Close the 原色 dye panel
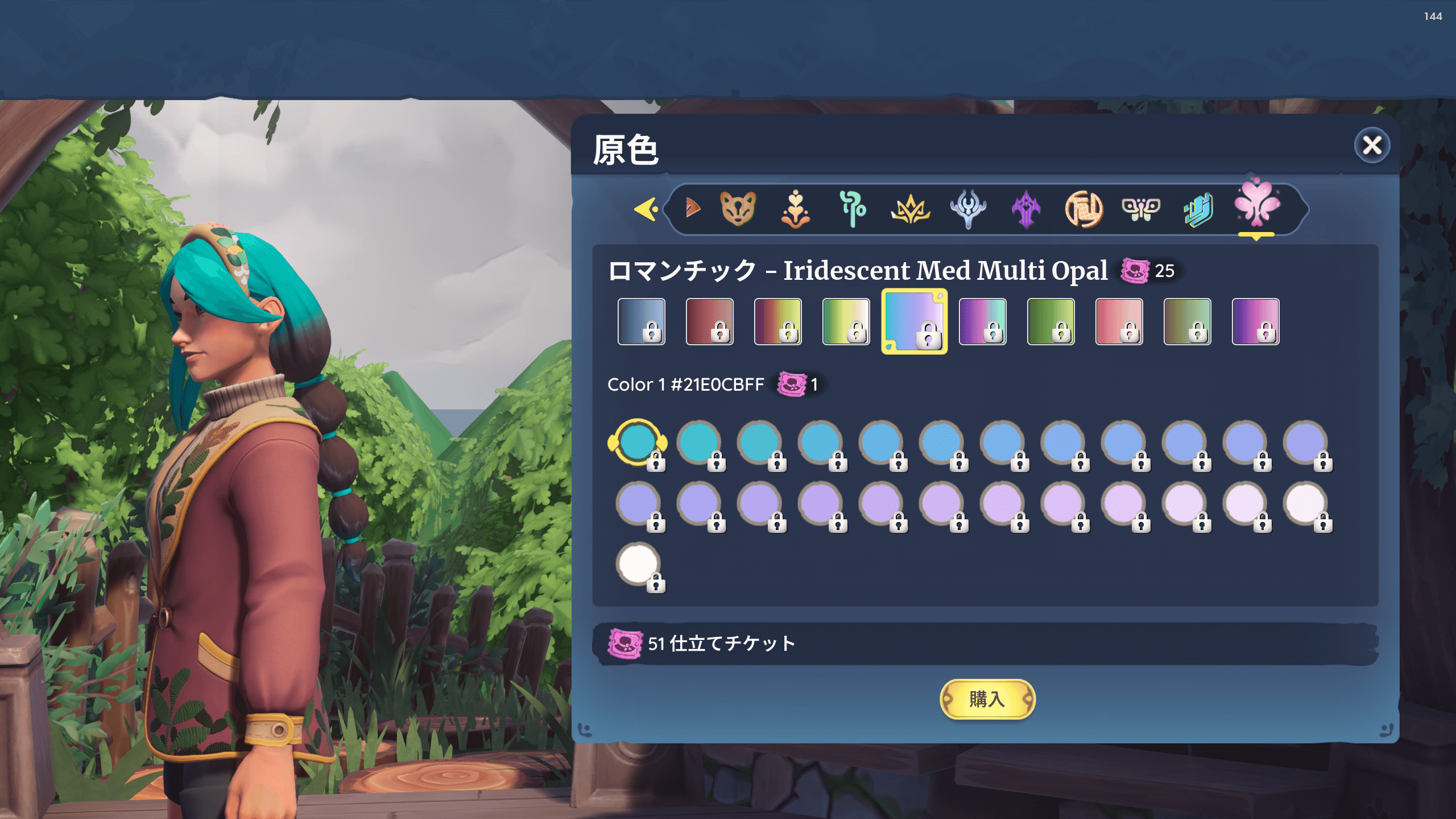 (1372, 146)
